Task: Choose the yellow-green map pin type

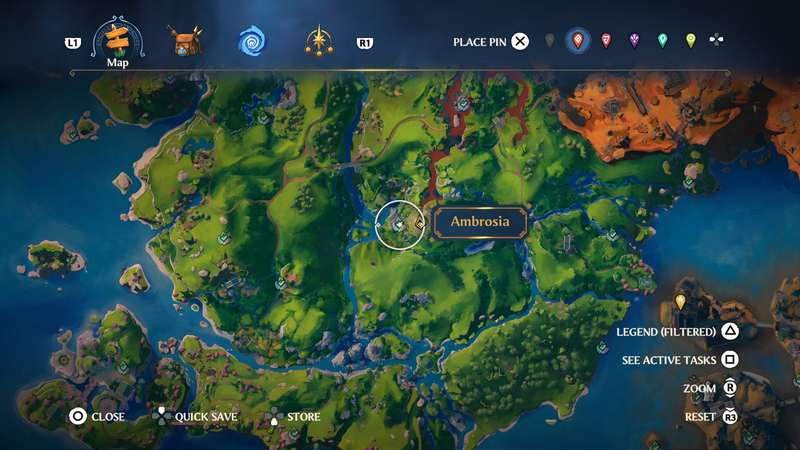Action: pos(690,41)
